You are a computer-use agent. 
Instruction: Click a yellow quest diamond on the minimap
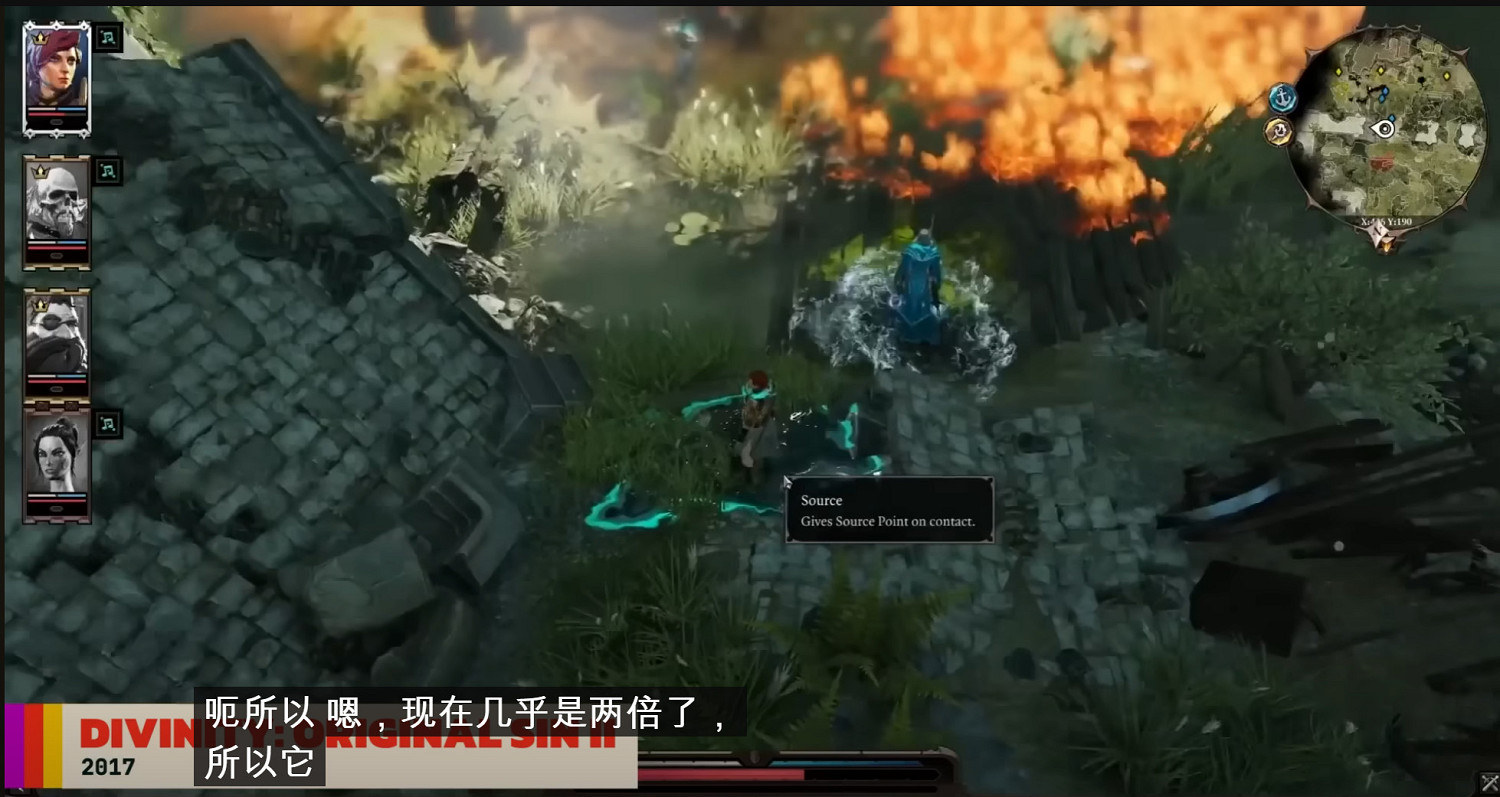tap(1382, 70)
